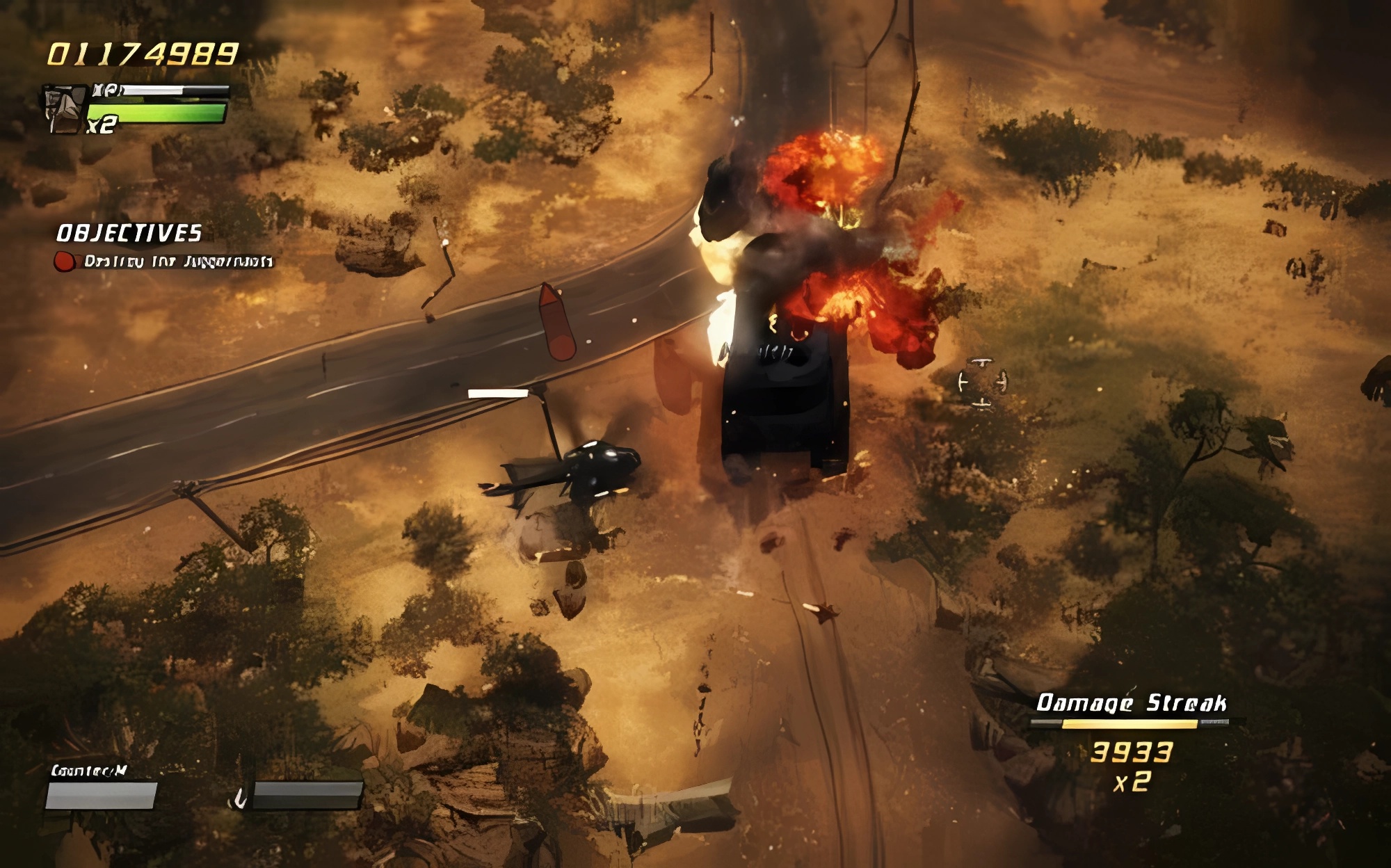The image size is (1391, 868).
Task: Click the red objective marker icon
Action: click(65, 262)
